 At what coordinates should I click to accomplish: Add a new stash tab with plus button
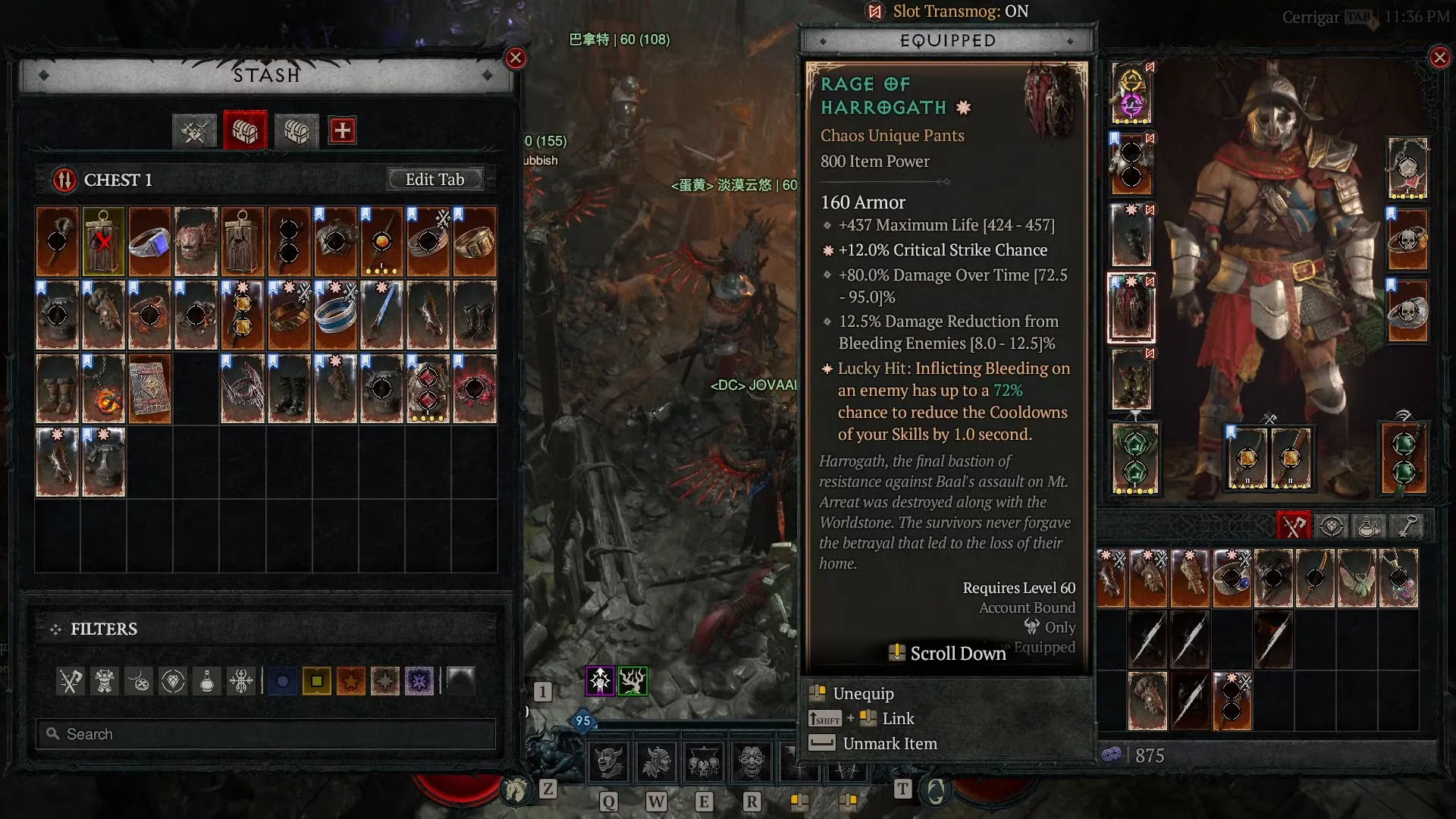(342, 130)
